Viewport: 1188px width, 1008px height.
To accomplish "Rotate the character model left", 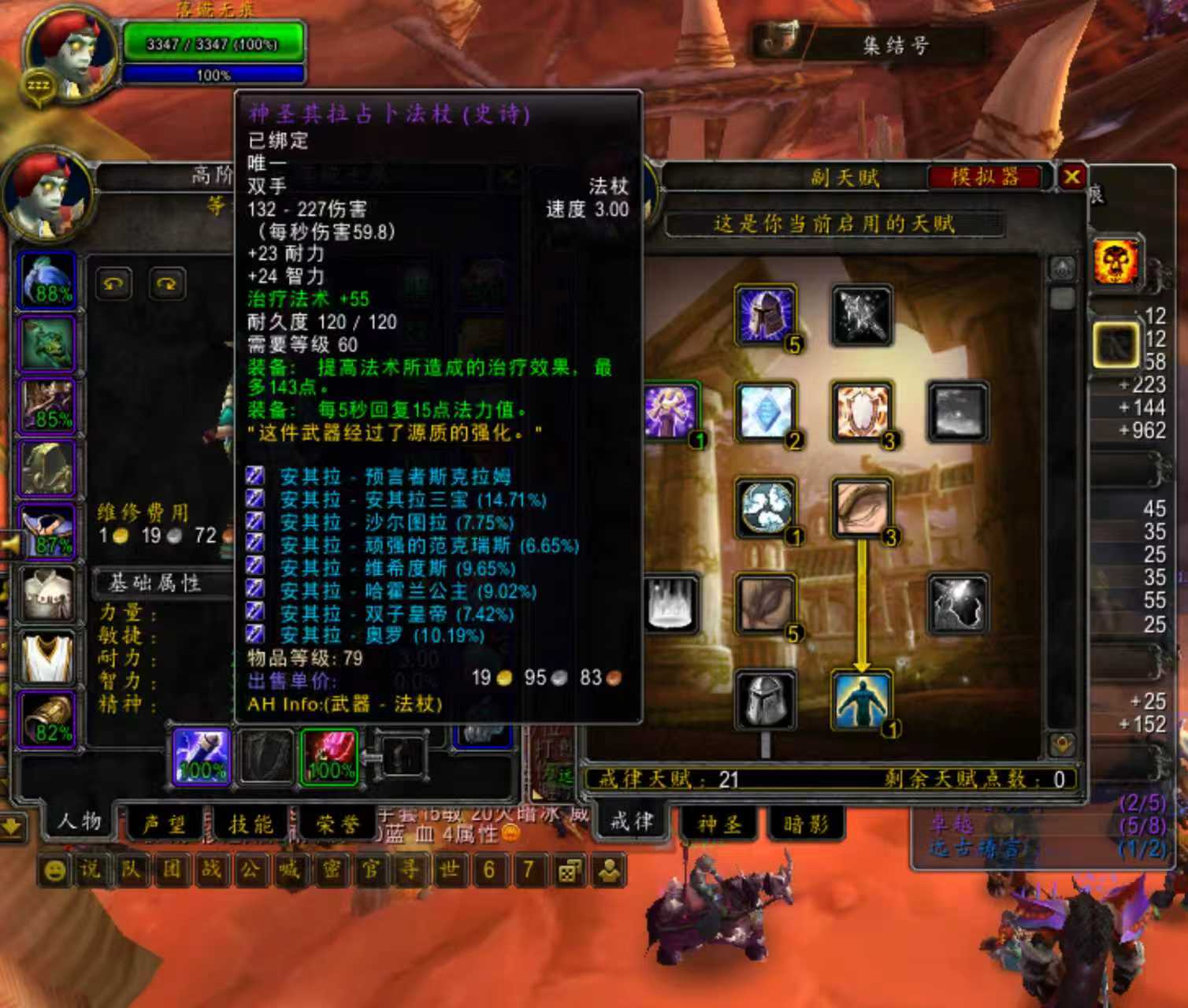I will (114, 284).
